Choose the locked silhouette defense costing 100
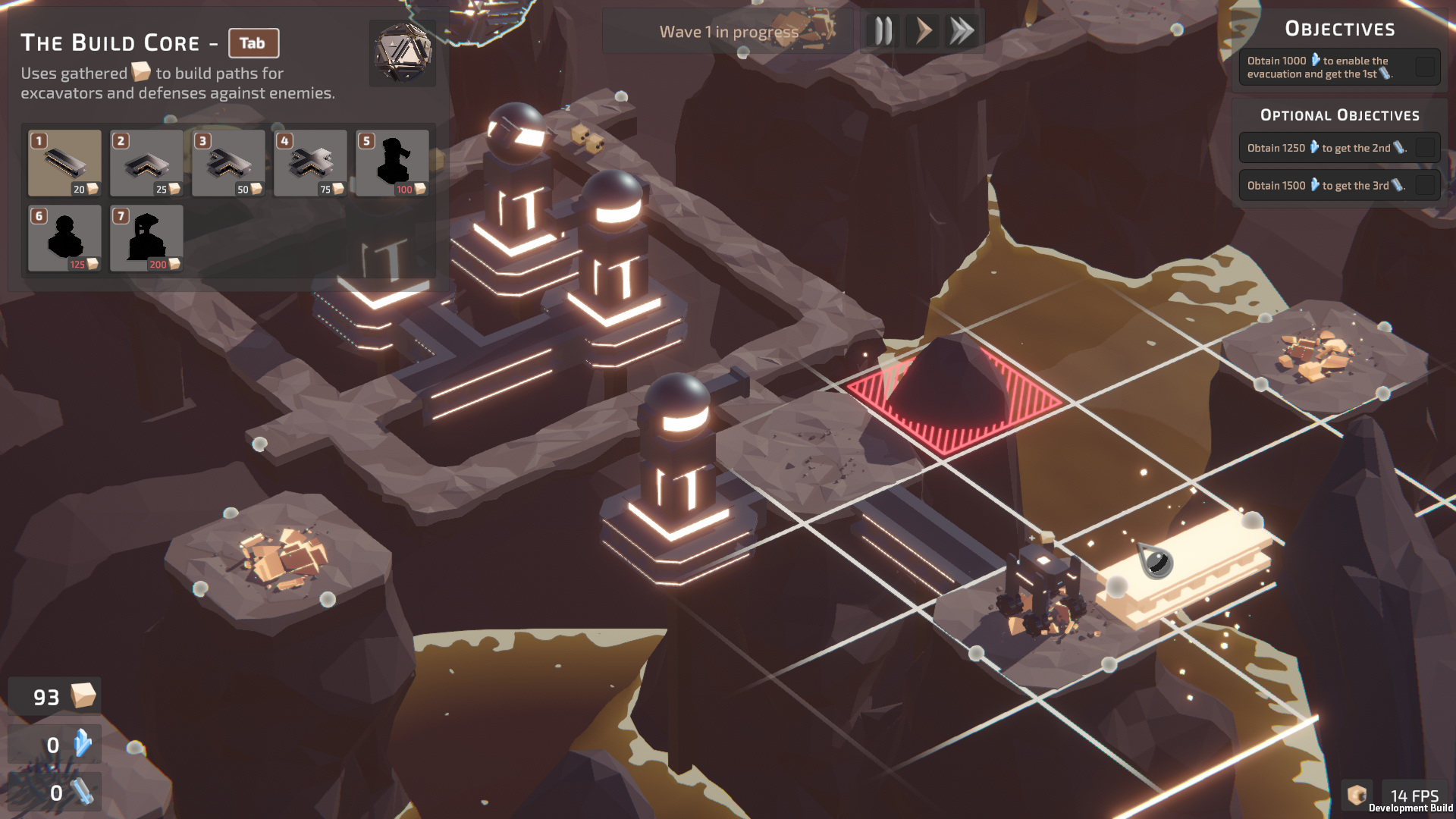The image size is (1456, 819). [x=392, y=162]
